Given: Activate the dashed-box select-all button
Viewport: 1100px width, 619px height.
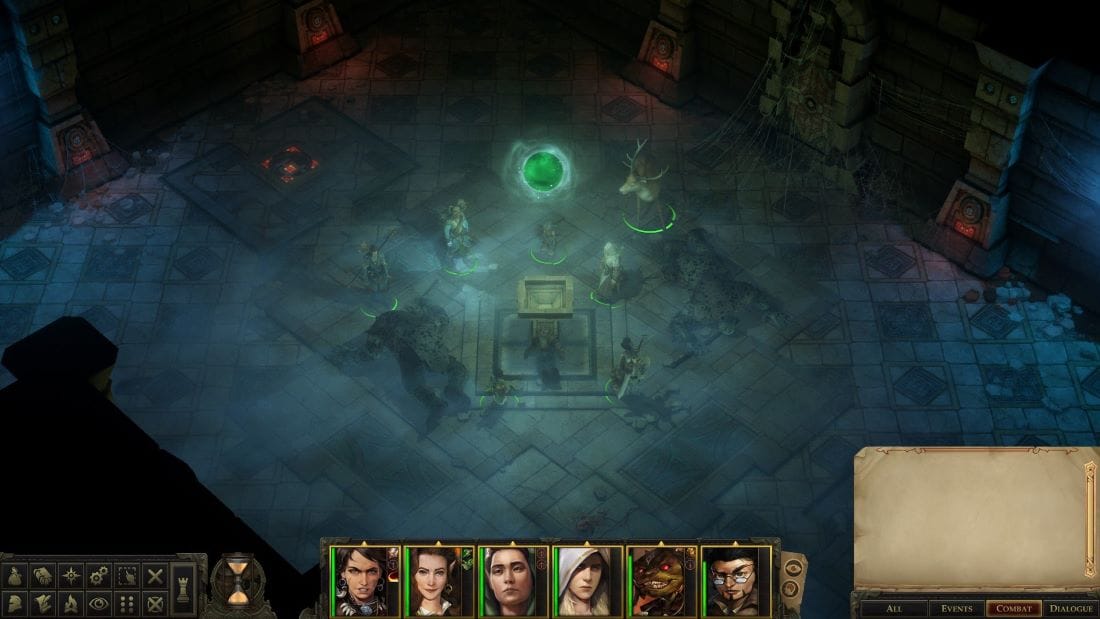Looking at the screenshot, I should (x=126, y=577).
